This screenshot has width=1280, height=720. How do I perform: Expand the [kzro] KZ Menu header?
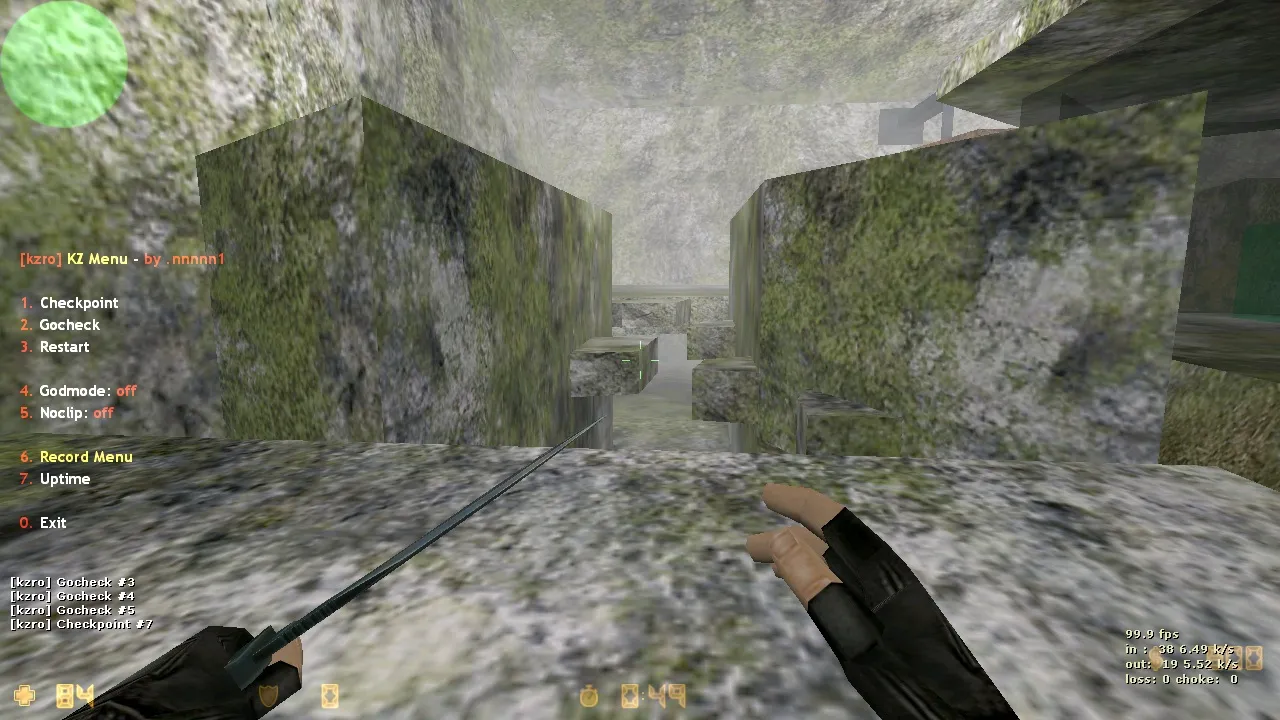pyautogui.click(x=120, y=258)
